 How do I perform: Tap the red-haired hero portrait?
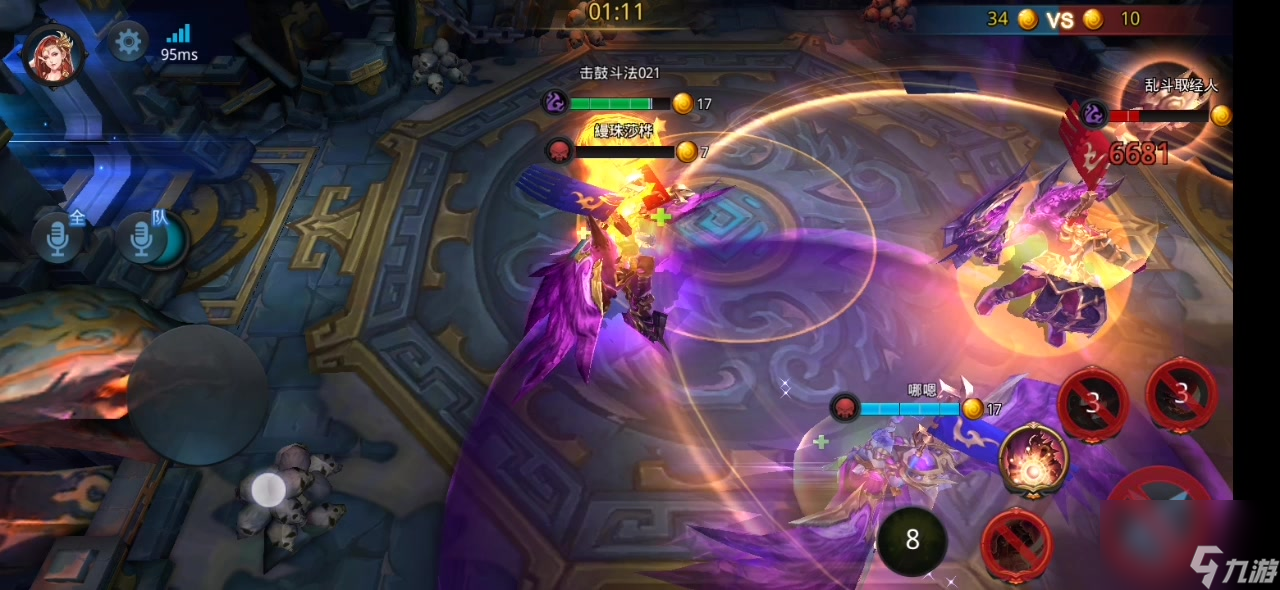[53, 52]
